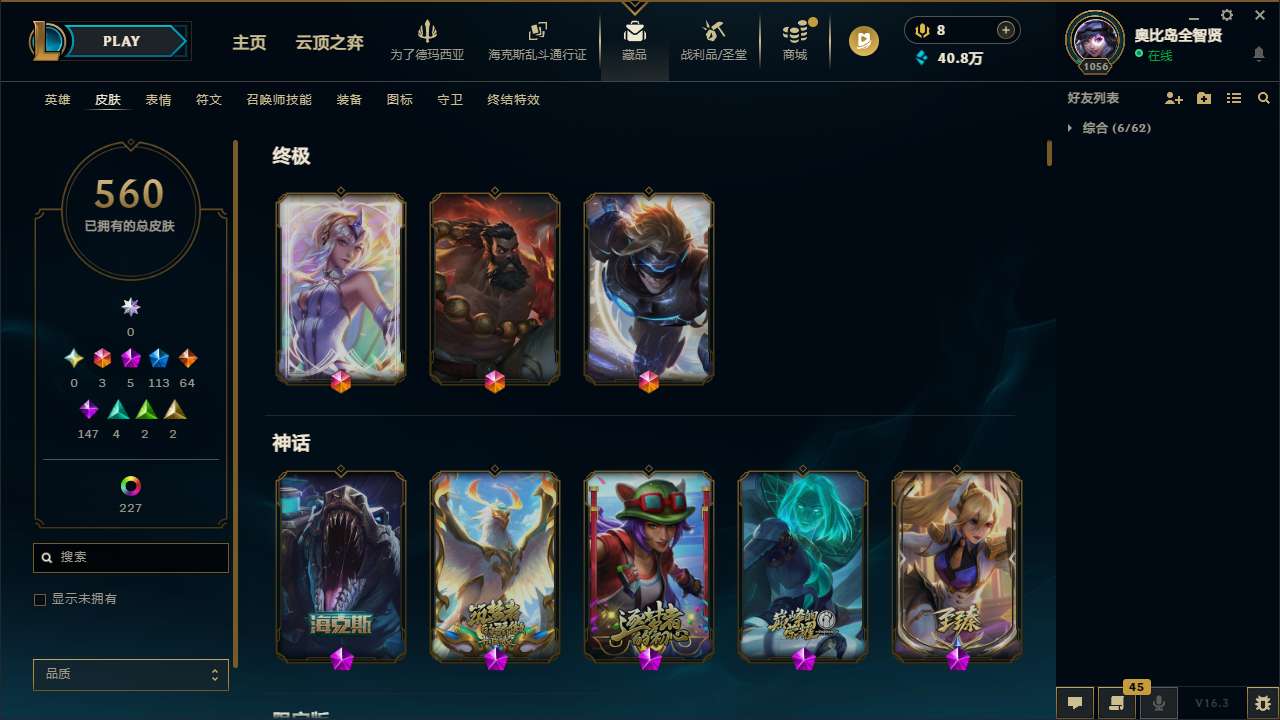Open the chat bubble icon showing 45
Screen dimensions: 1280x720
click(1117, 702)
